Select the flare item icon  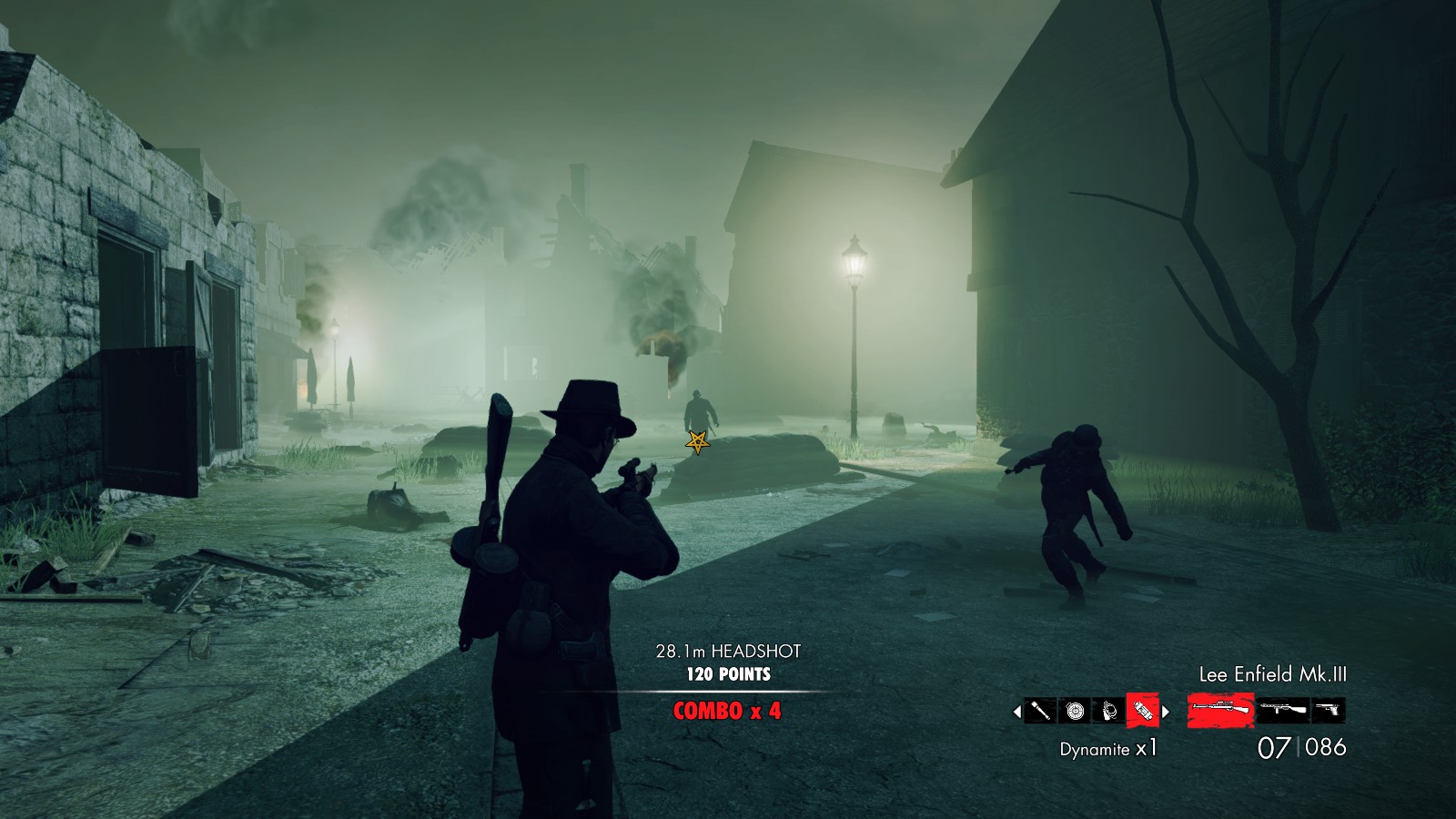pos(1039,710)
